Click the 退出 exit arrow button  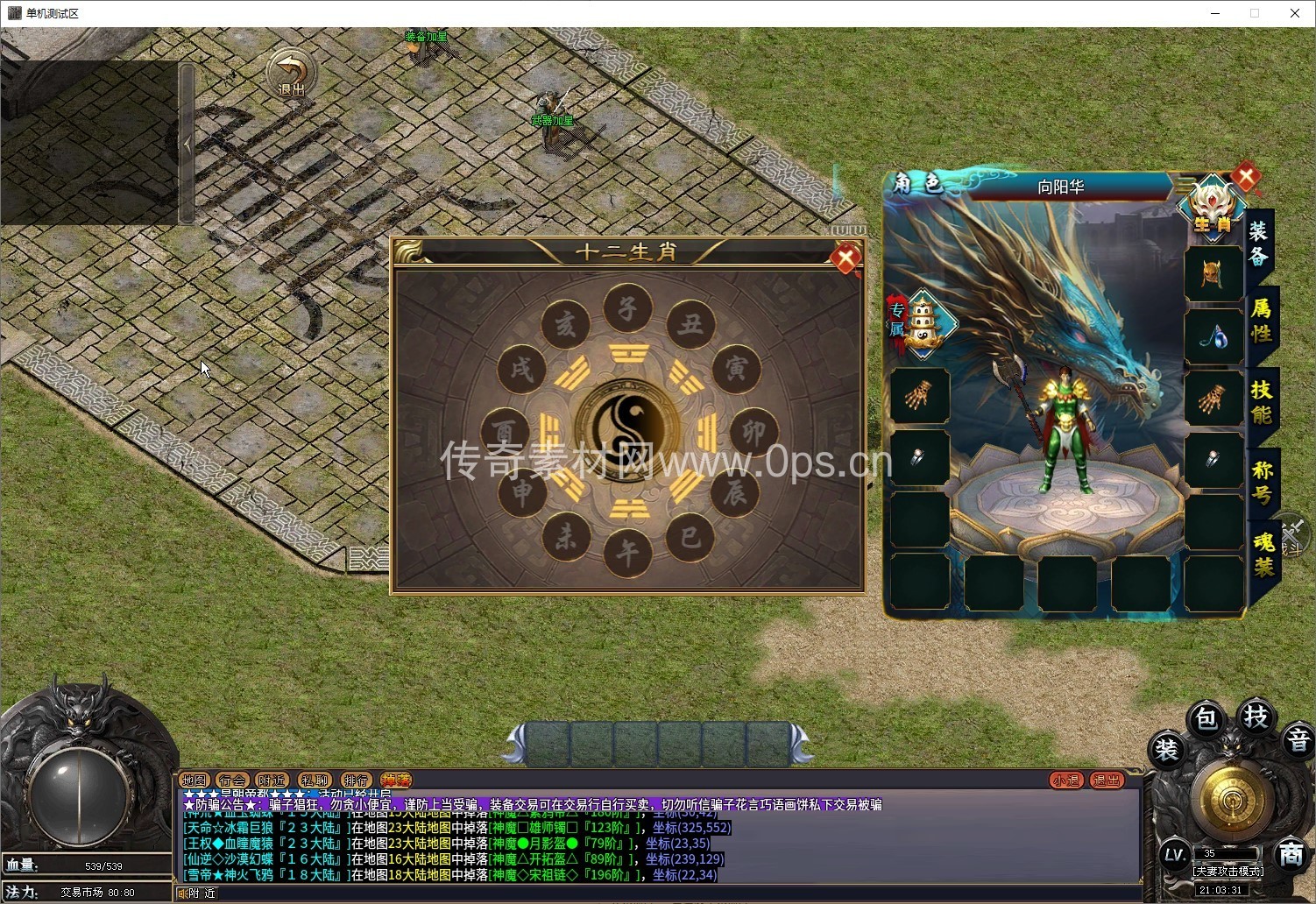point(291,73)
